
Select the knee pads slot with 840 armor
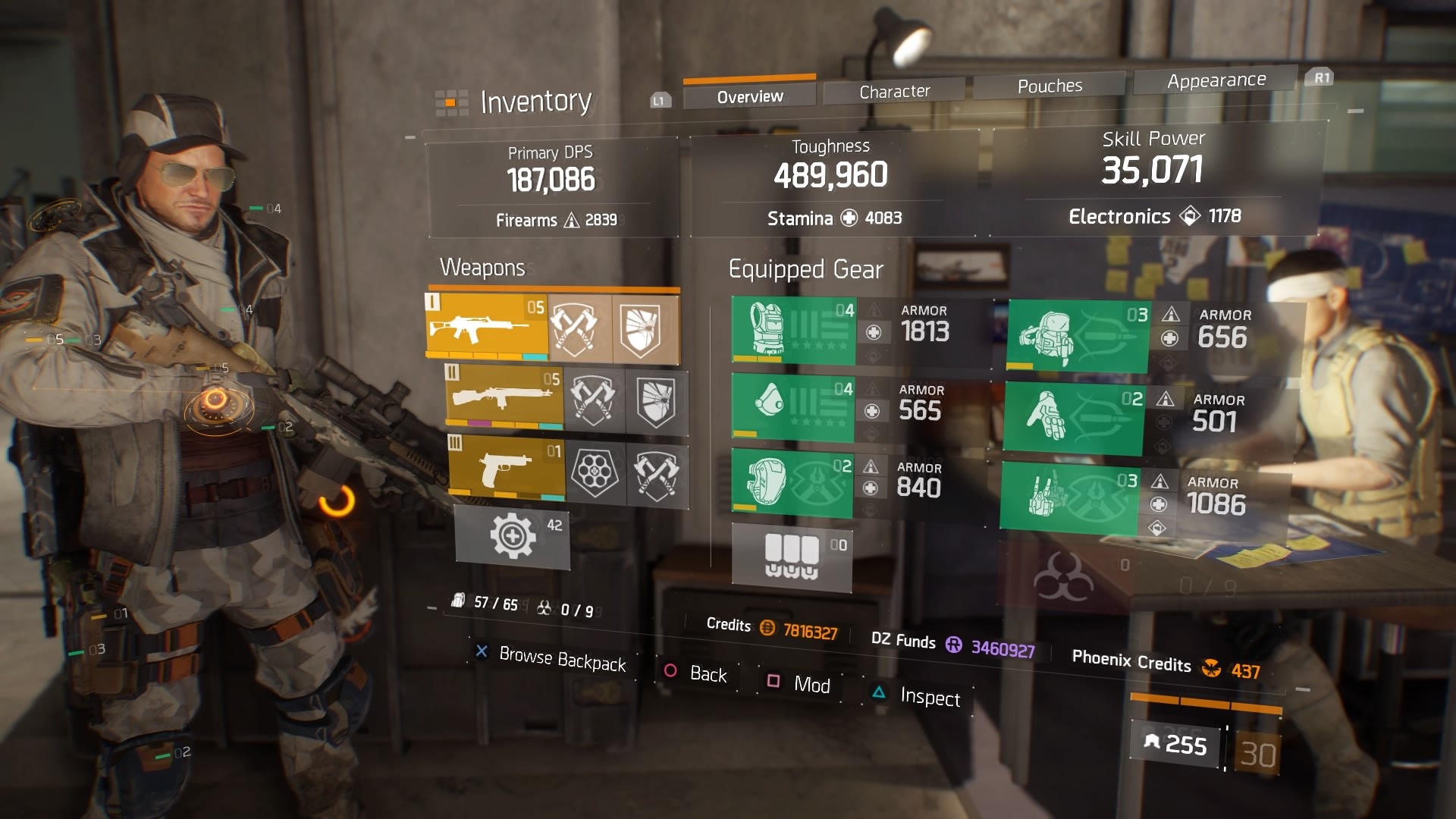(791, 482)
